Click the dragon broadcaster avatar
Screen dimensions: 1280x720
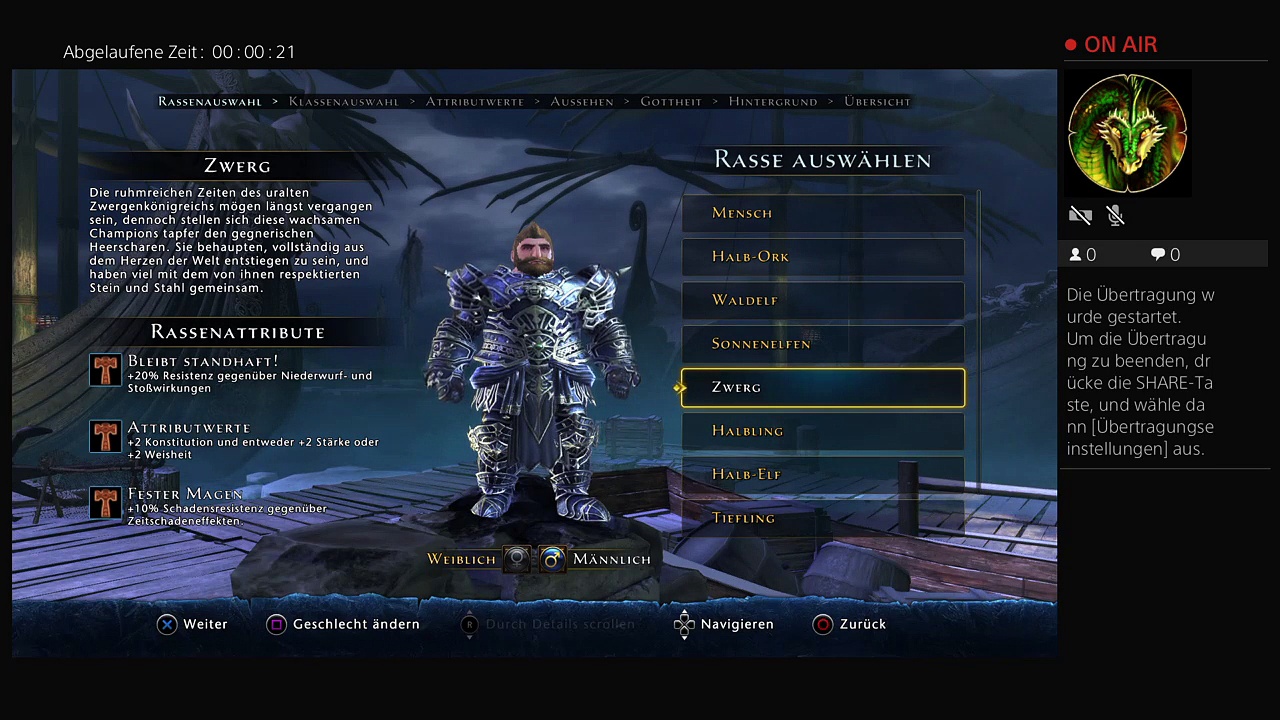tap(1127, 134)
